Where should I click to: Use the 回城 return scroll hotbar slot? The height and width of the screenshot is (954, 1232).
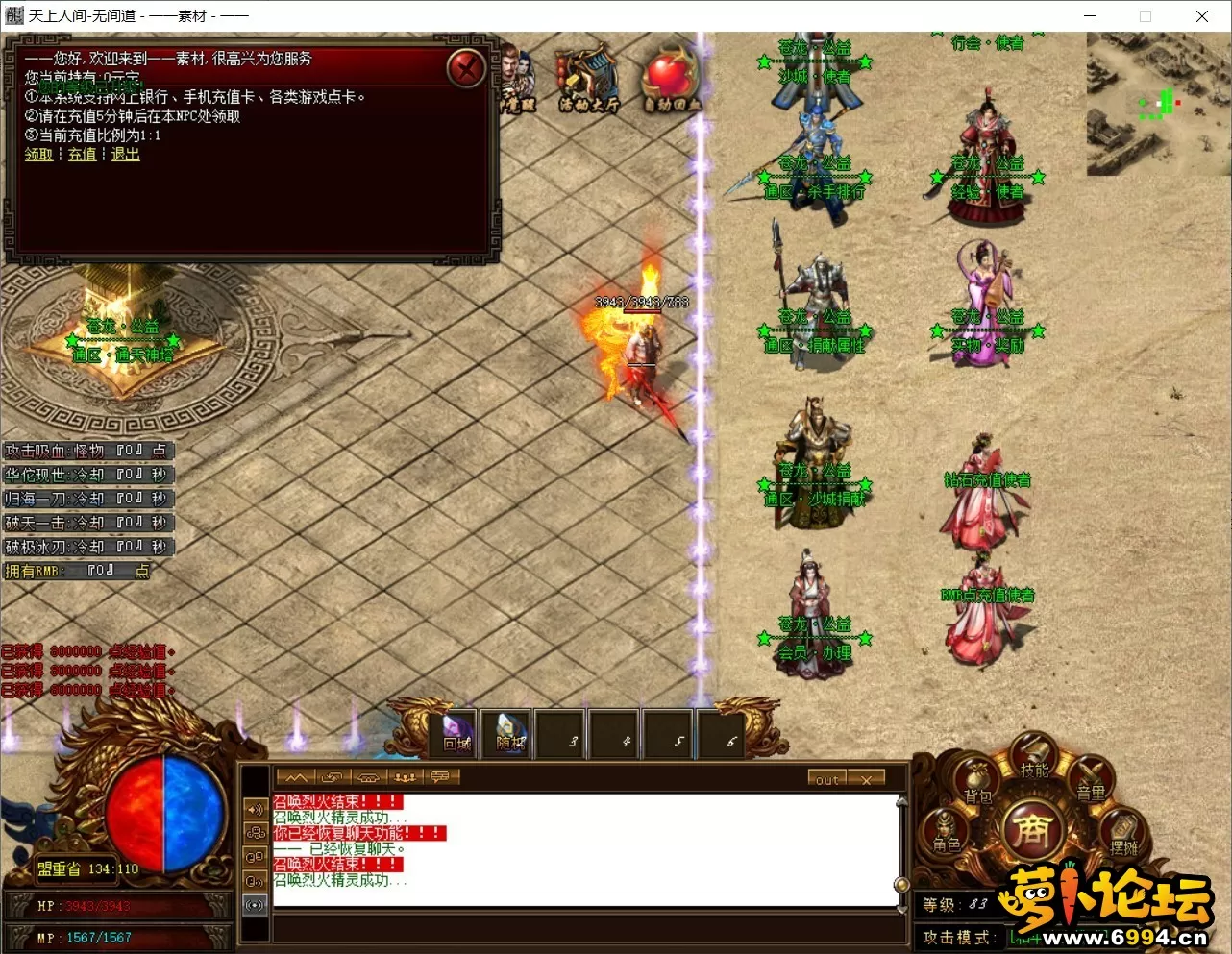click(458, 734)
